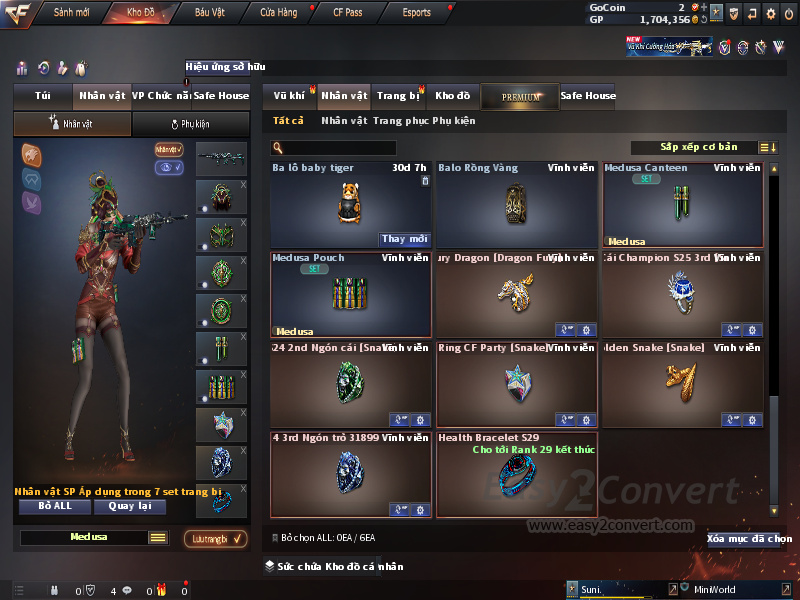Viewport: 800px width, 600px height.
Task: Switch to the Báu Vật tab
Action: tap(209, 13)
